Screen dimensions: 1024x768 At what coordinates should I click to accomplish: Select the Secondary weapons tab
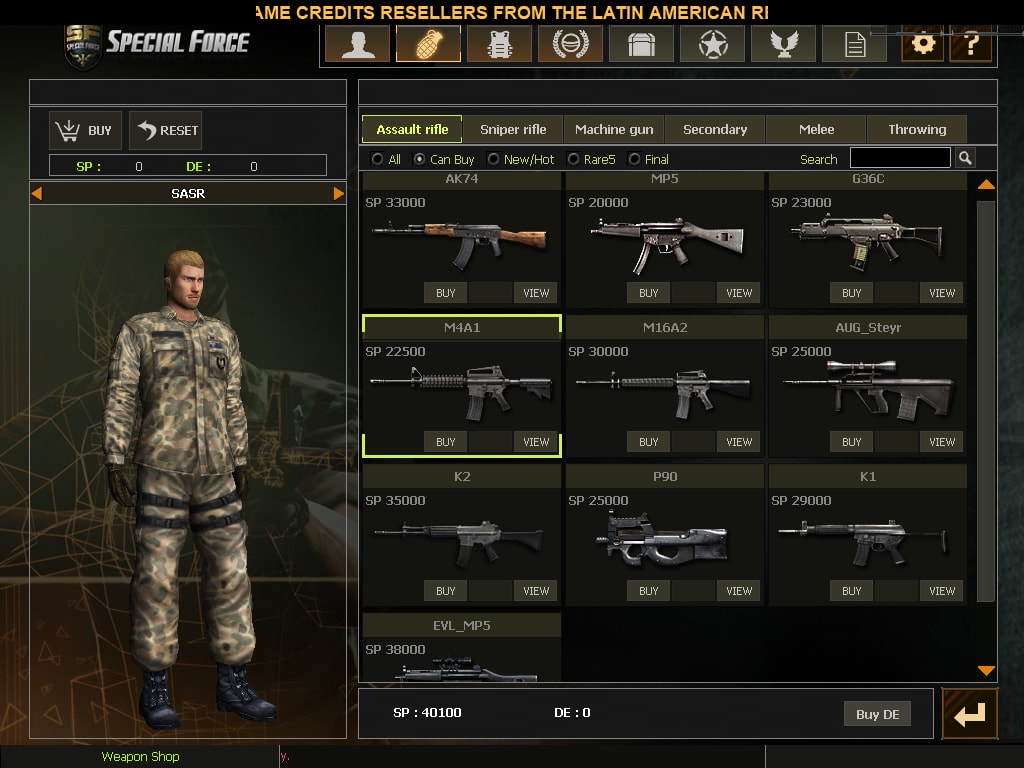[715, 129]
